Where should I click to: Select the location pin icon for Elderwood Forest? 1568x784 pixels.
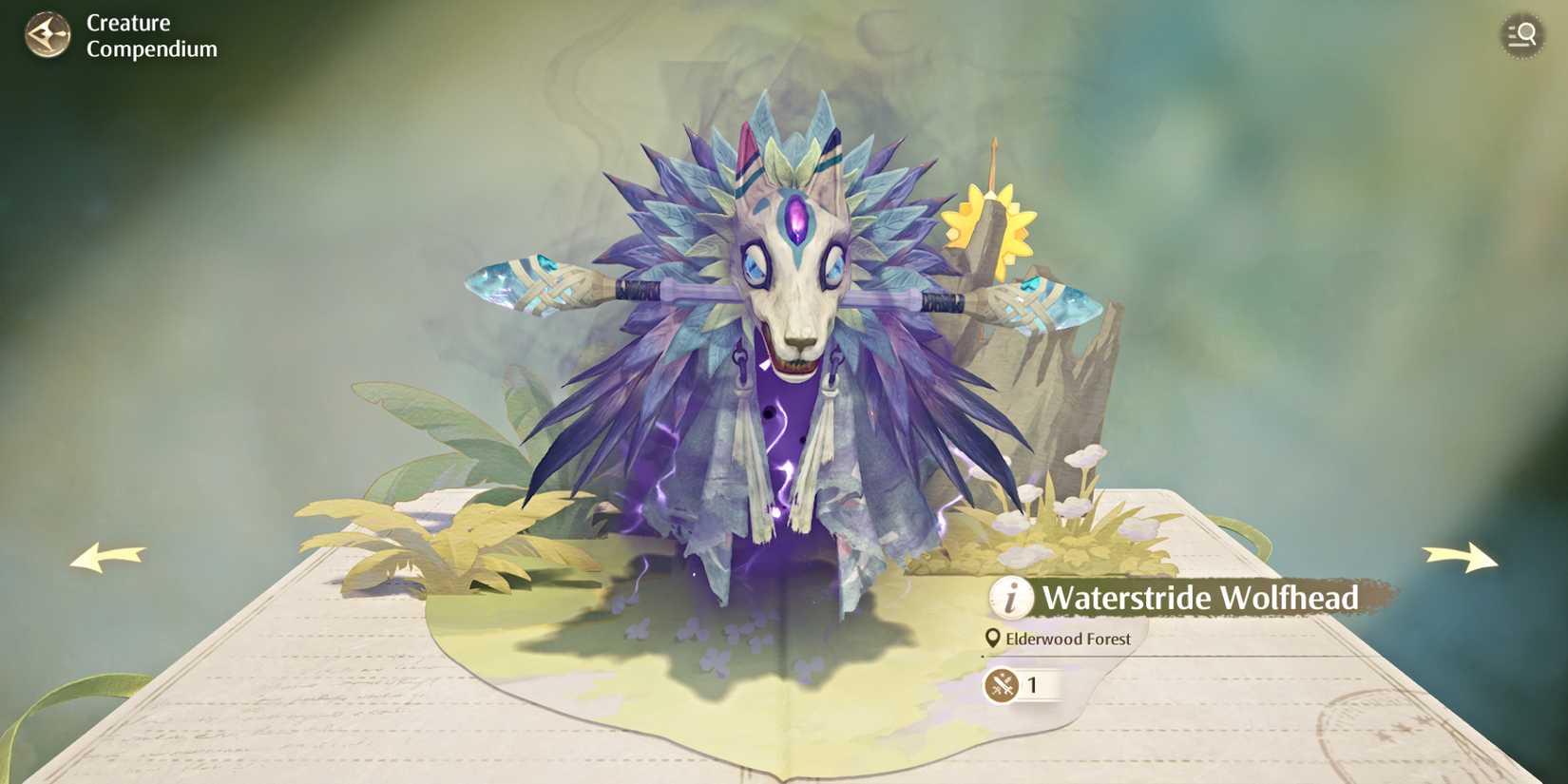point(991,639)
